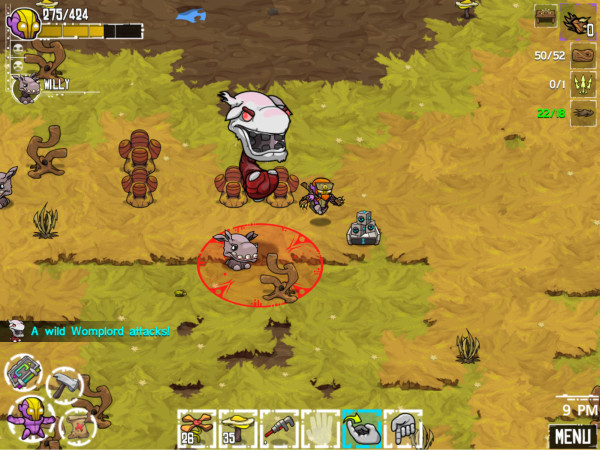600x450 pixels.
Task: Click the player helmet portrait
Action: pos(25,23)
